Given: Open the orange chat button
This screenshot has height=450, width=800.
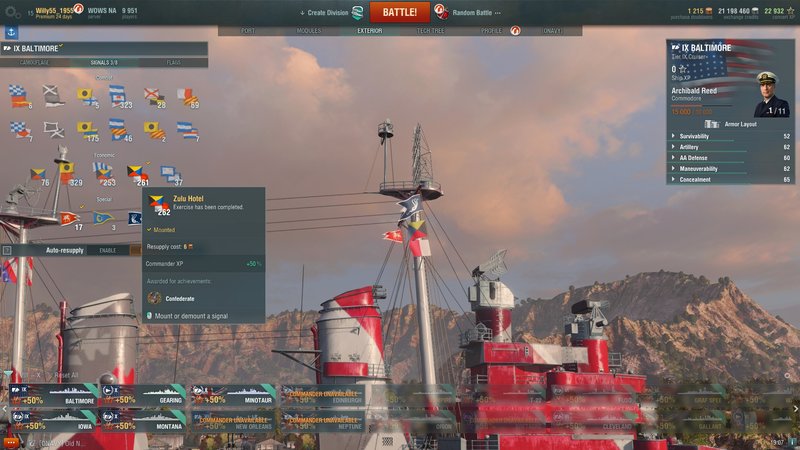Looking at the screenshot, I should (x=11, y=441).
